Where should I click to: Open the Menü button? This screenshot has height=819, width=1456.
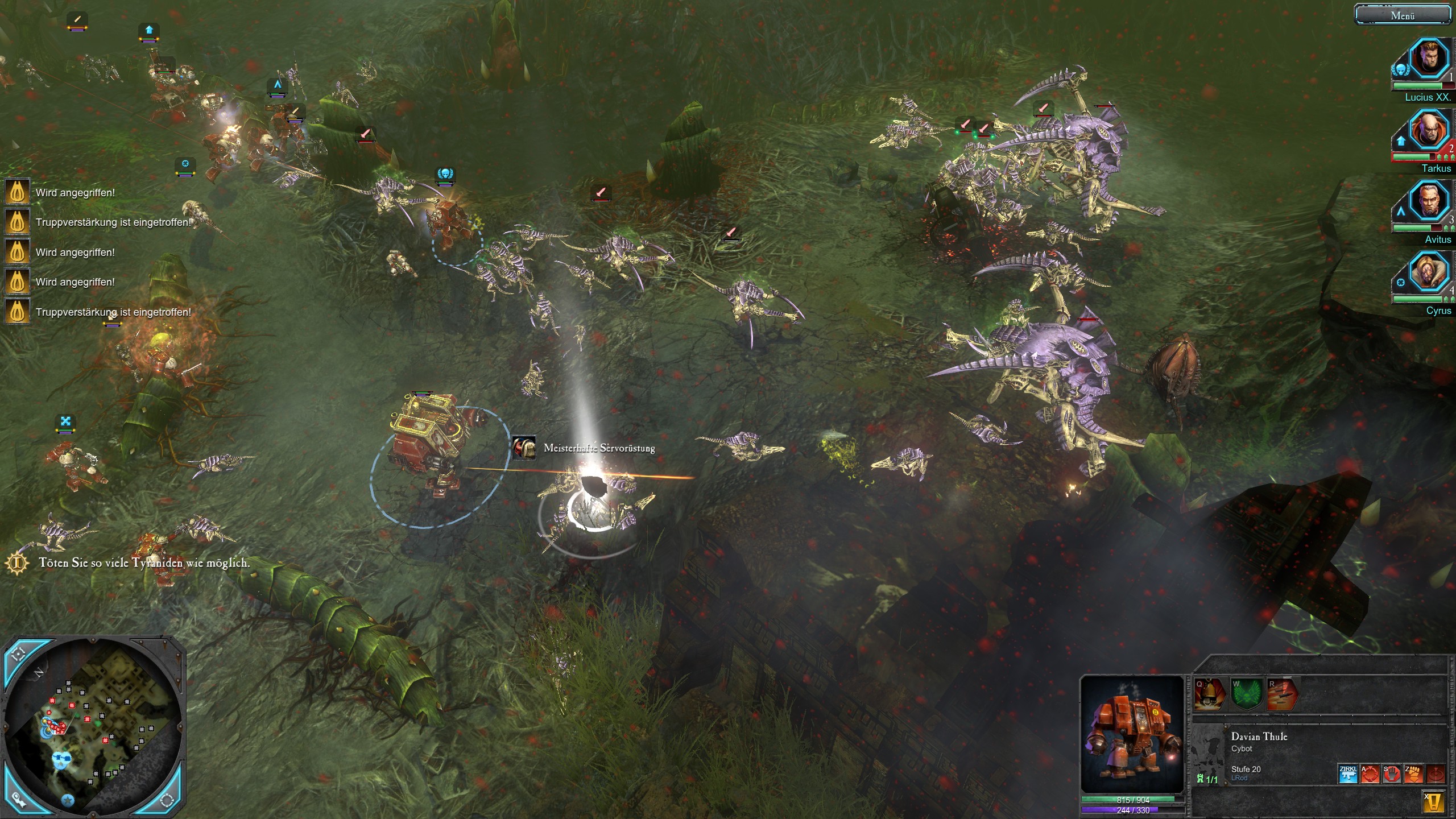click(x=1402, y=15)
